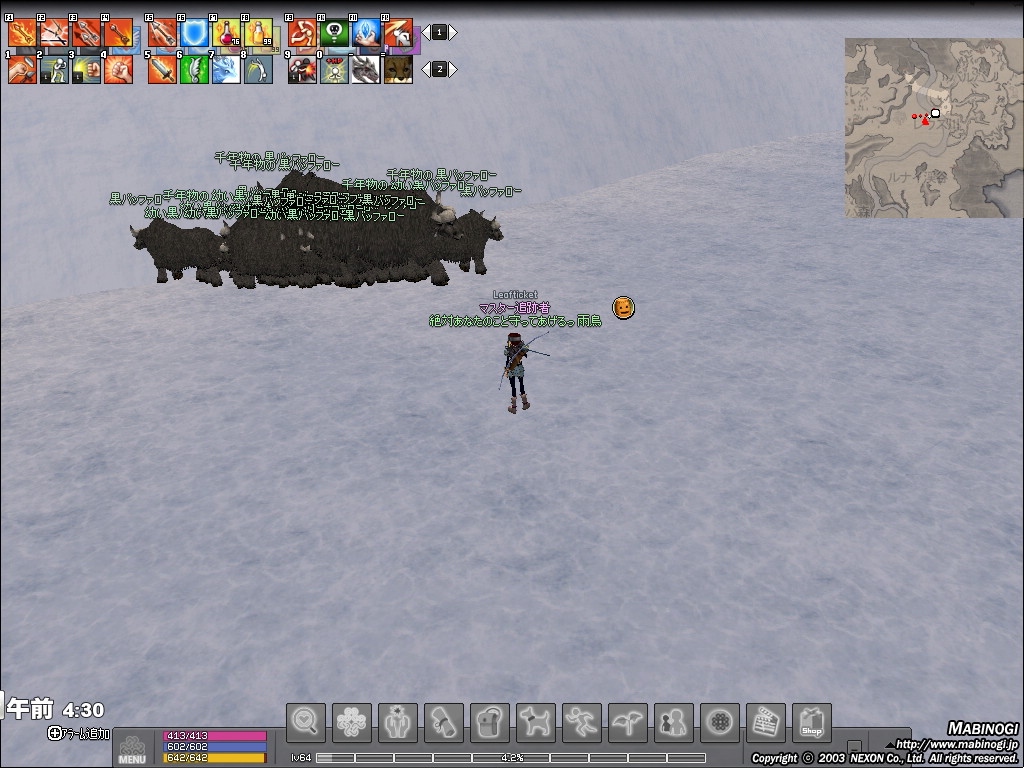Click the magnifying glass heart icon
The image size is (1024, 768).
pos(306,722)
